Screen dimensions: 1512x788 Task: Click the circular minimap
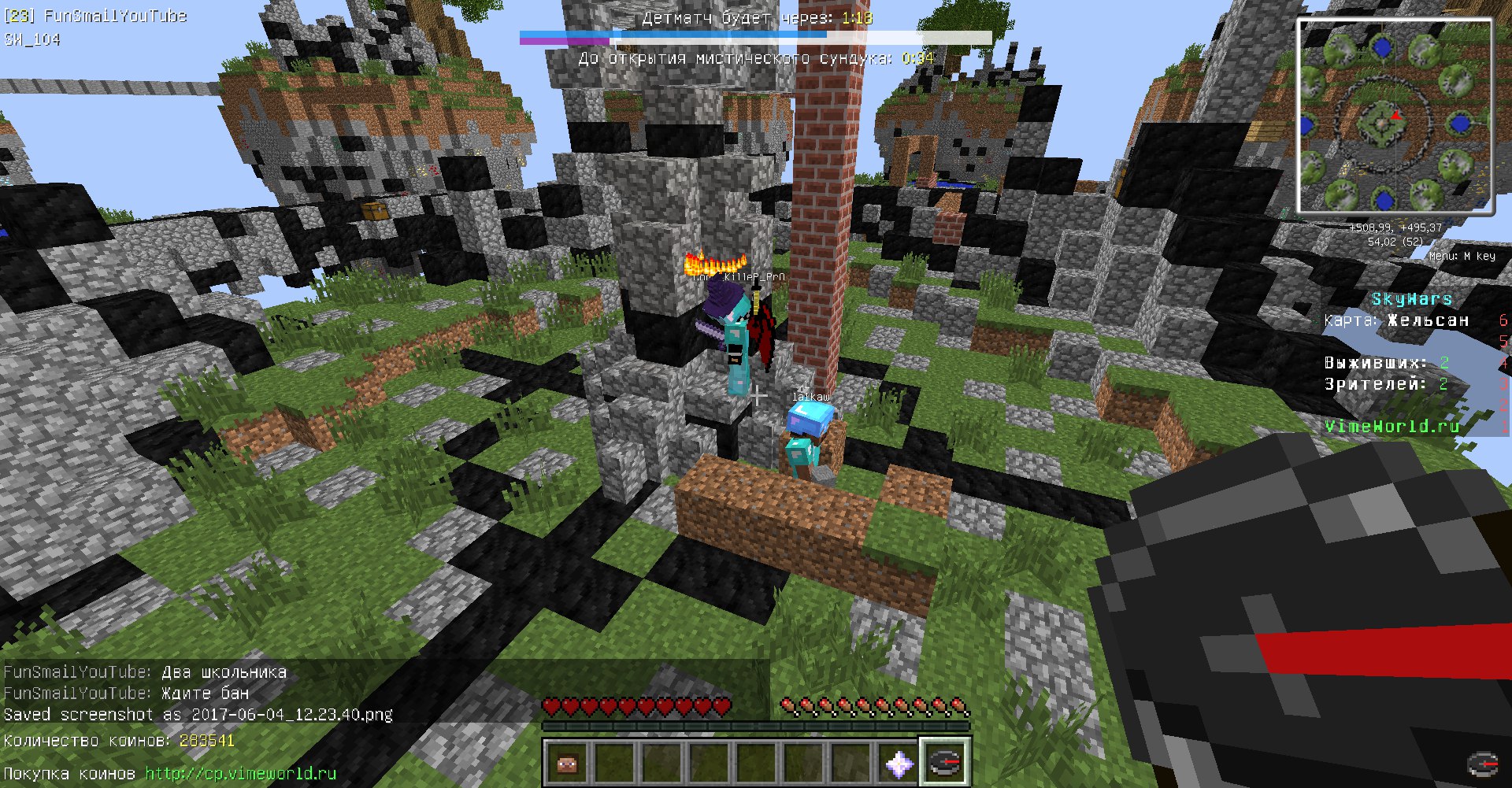tap(1395, 116)
